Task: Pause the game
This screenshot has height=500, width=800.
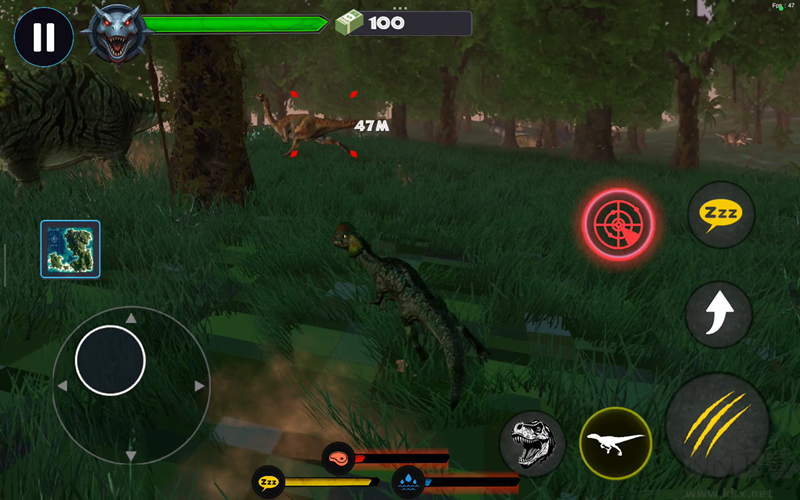Action: click(43, 37)
